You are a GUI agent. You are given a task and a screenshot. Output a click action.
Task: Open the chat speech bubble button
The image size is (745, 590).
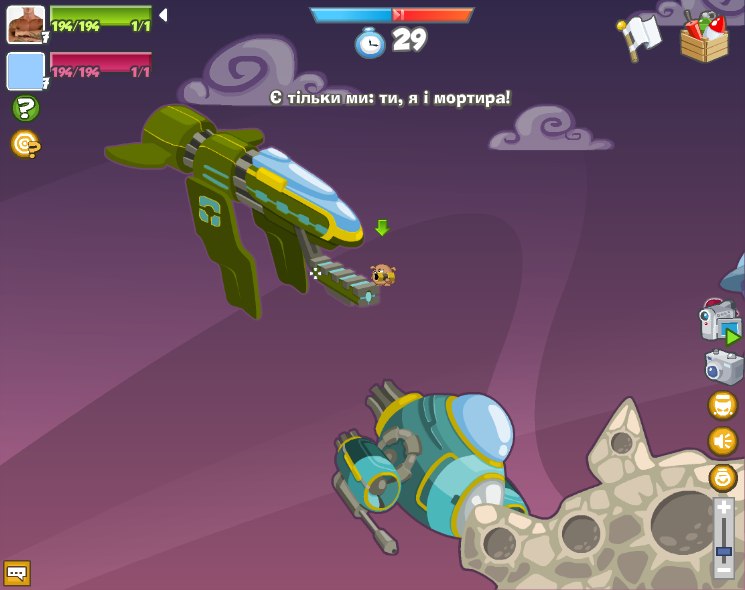pyautogui.click(x=17, y=573)
